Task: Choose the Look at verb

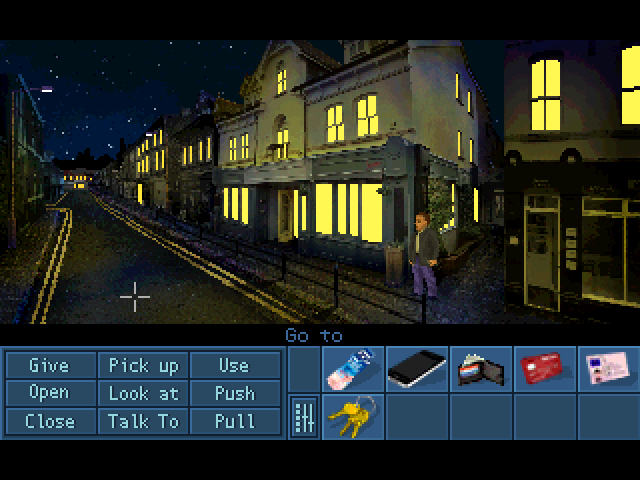Action: tap(143, 393)
